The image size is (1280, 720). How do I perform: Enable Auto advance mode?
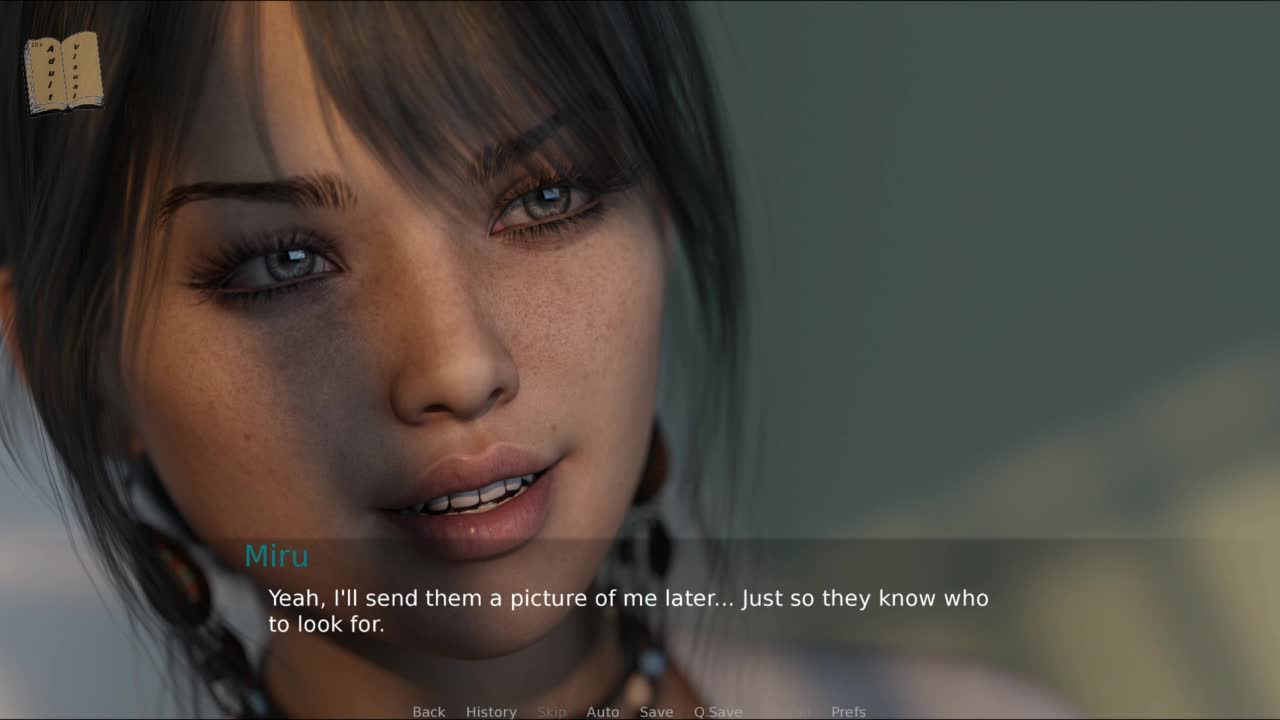point(602,711)
